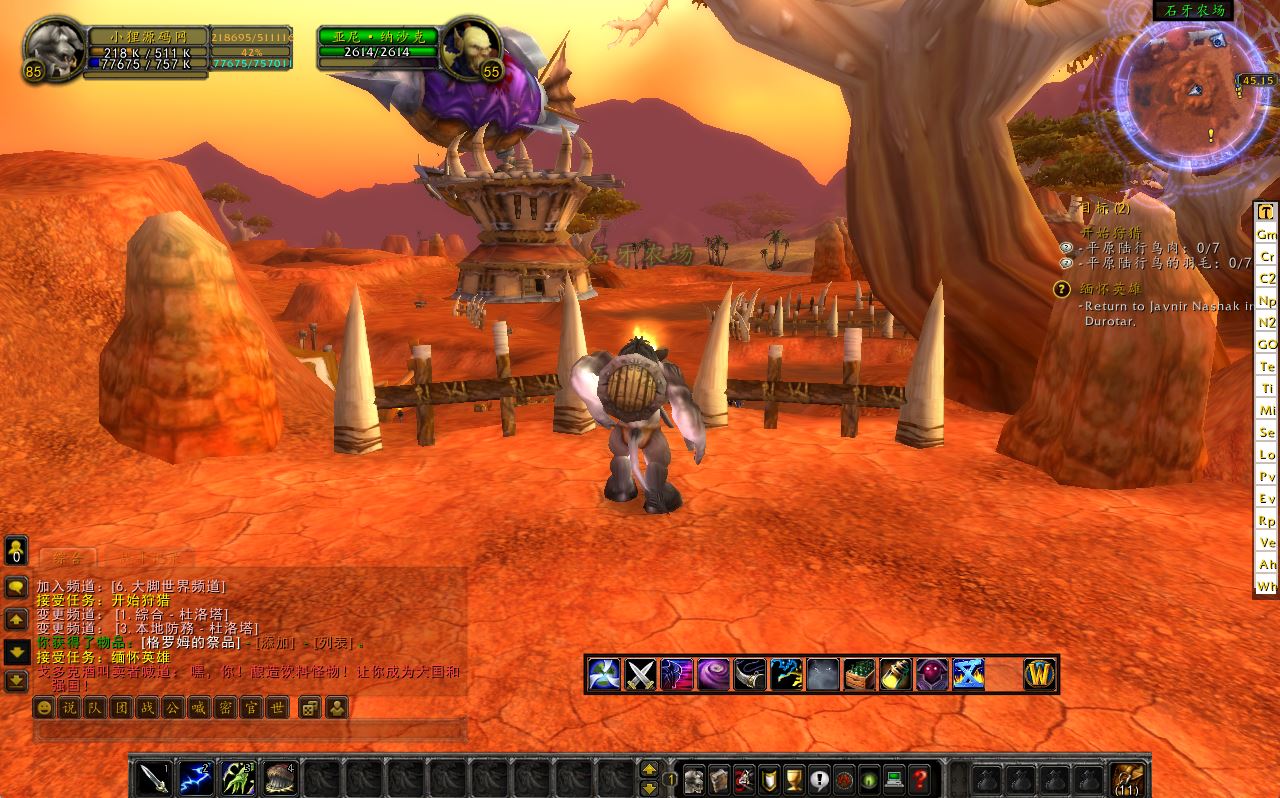
Task: Use the sword attack ability in slot 1
Action: click(x=153, y=777)
